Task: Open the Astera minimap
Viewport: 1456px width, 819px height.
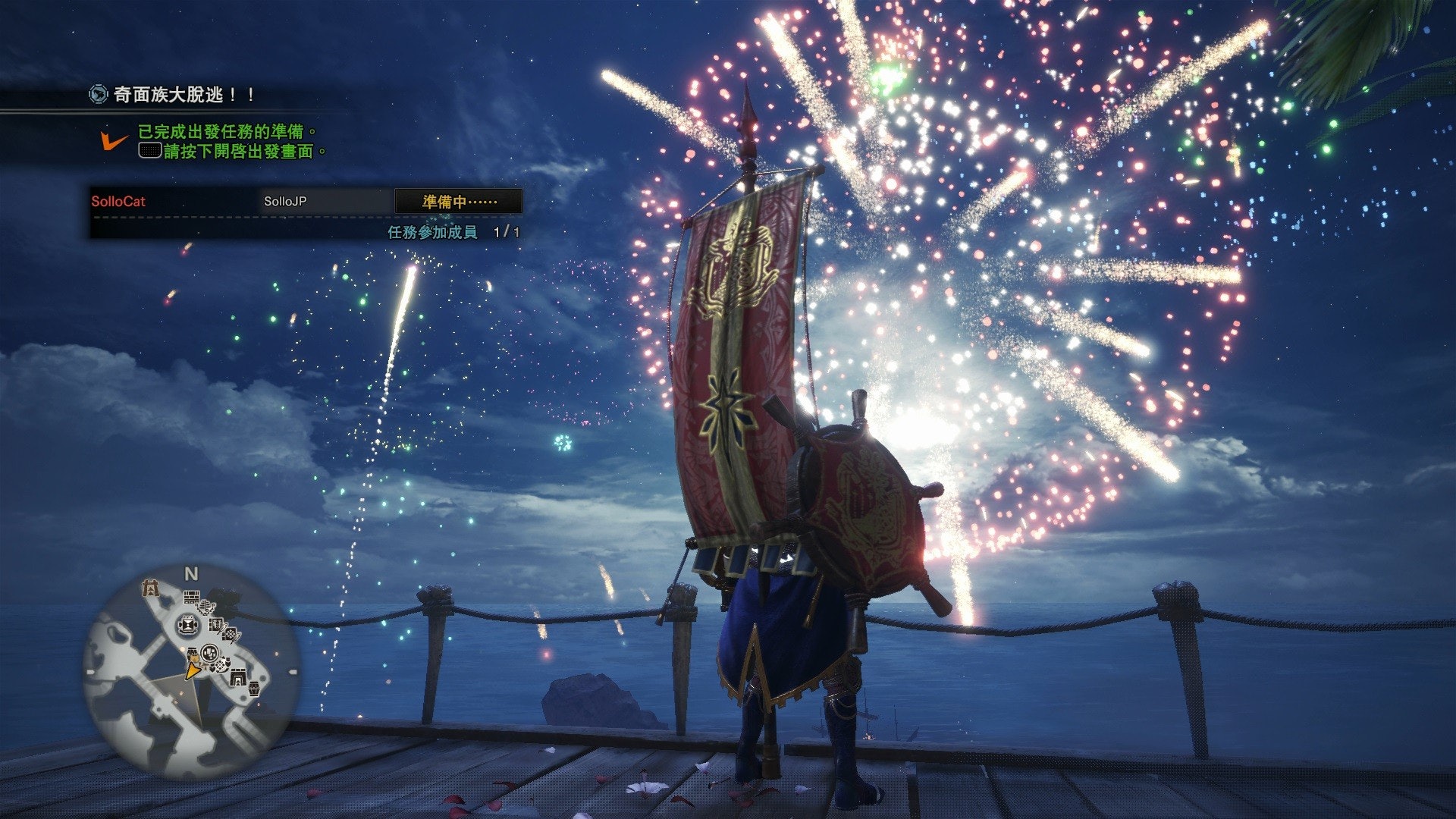Action: 190,675
